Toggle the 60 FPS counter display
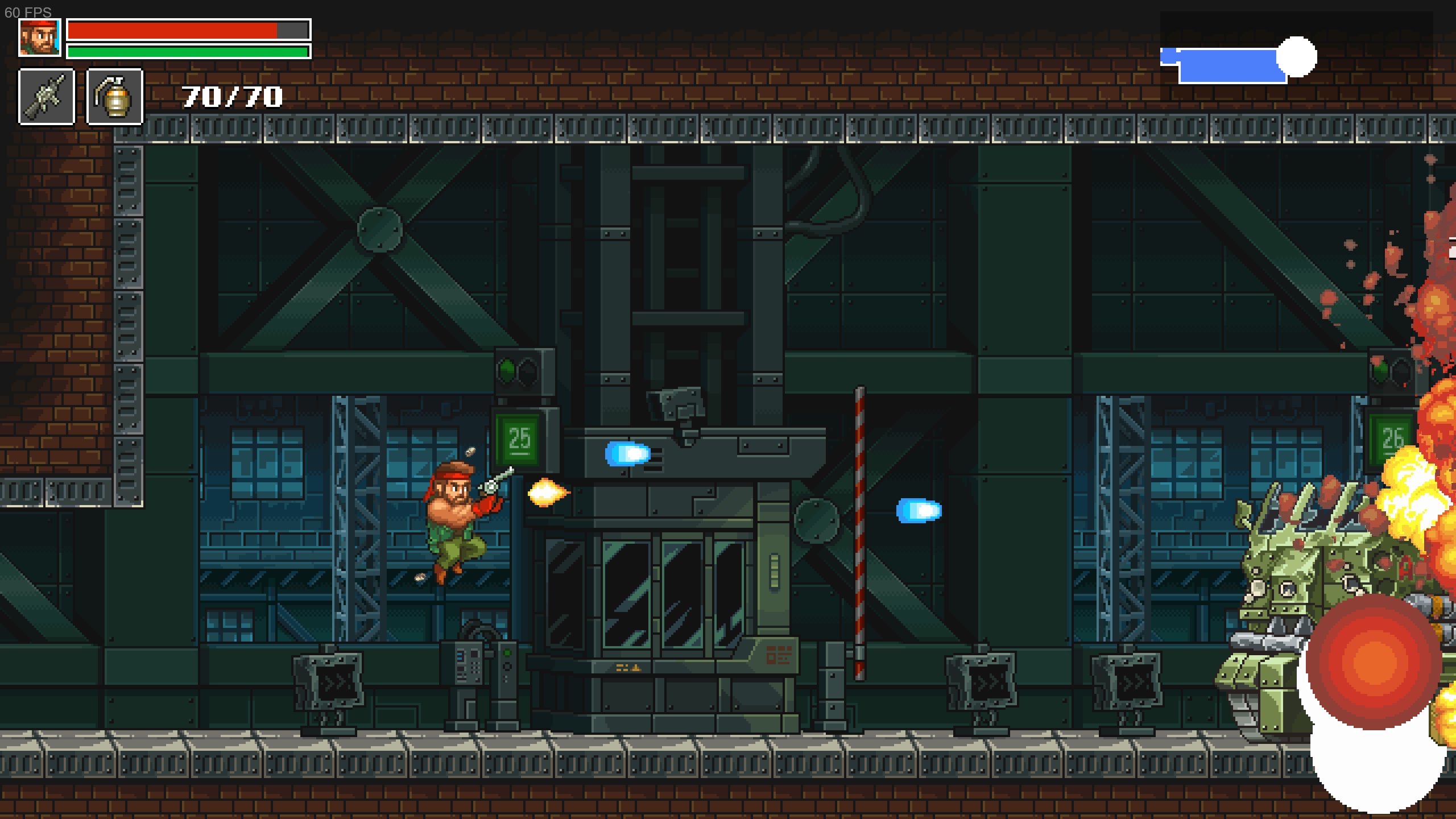This screenshot has height=819, width=1456. click(x=27, y=13)
